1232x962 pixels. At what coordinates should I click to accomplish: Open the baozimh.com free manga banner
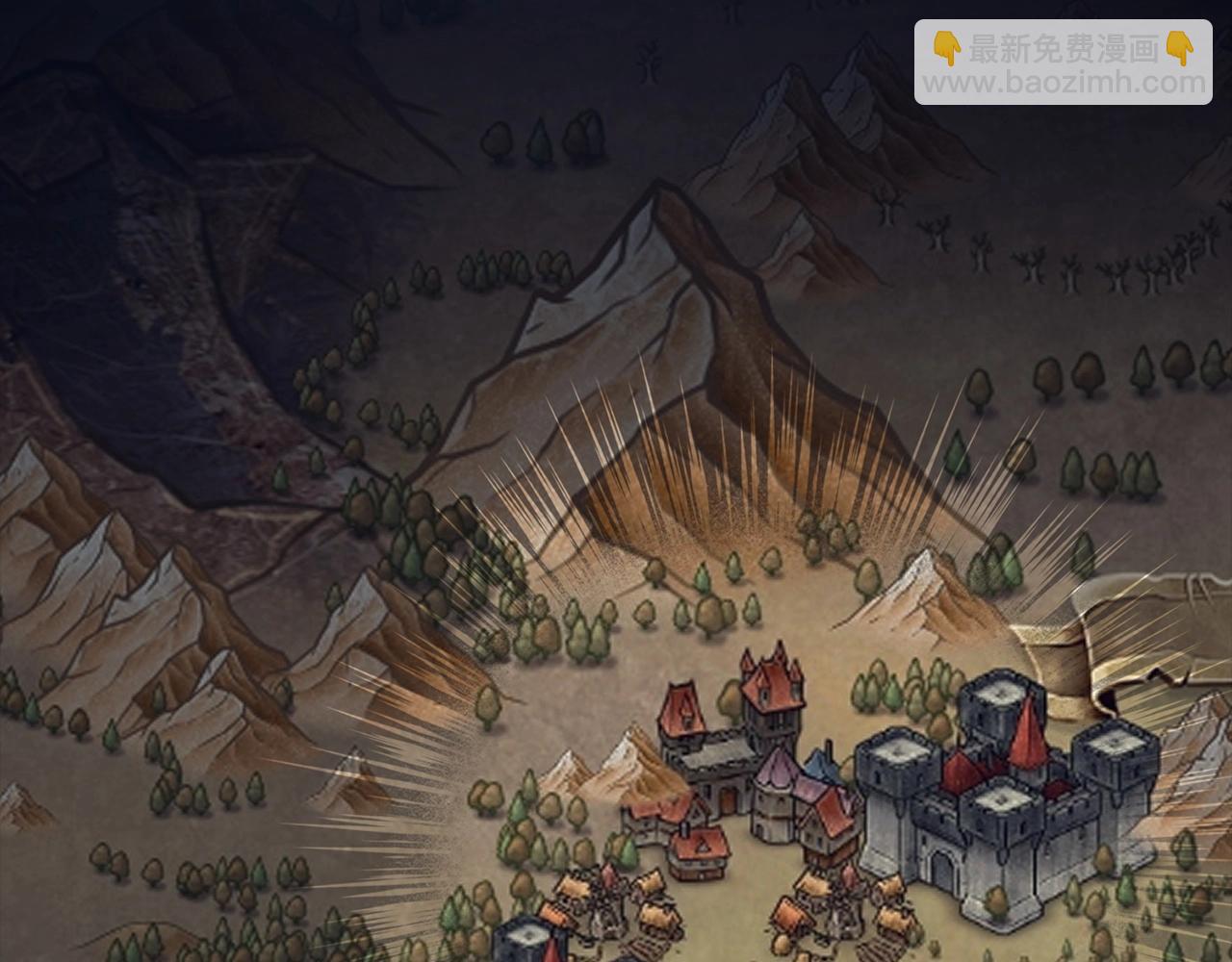tap(1063, 63)
